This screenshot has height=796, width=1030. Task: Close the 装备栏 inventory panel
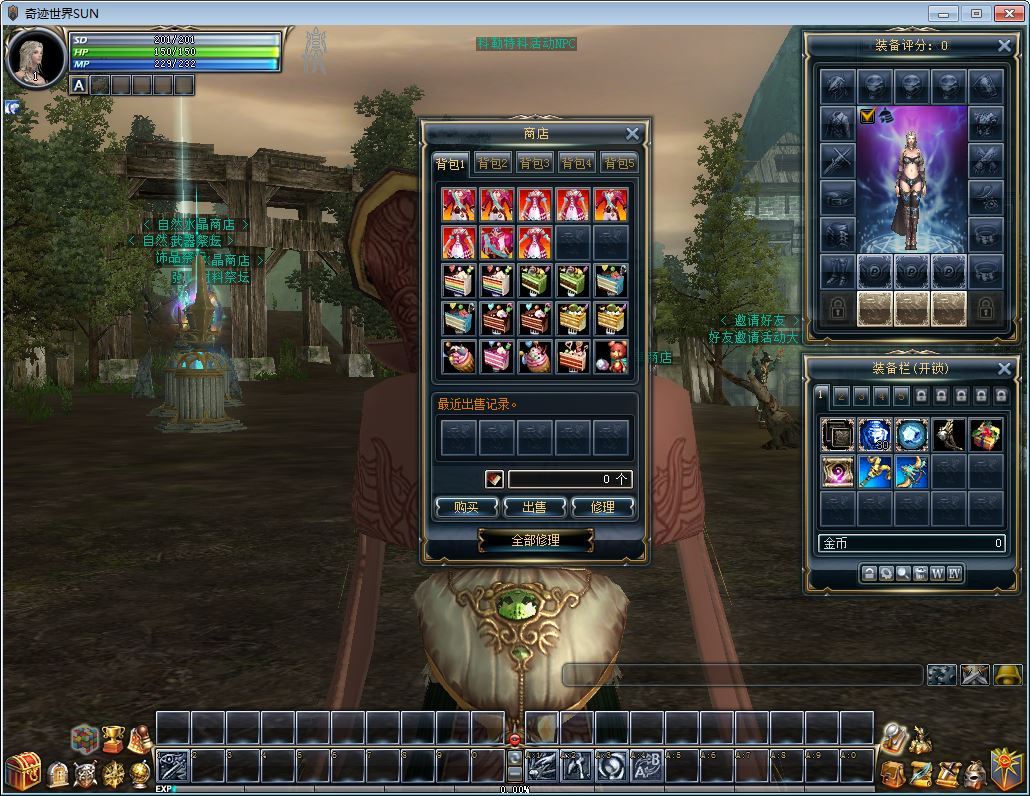point(1004,368)
